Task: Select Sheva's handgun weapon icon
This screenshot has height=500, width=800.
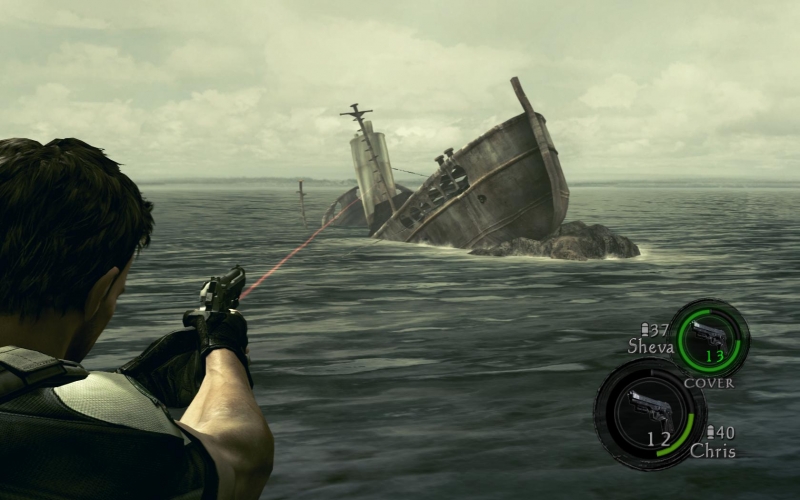Action: [x=709, y=336]
